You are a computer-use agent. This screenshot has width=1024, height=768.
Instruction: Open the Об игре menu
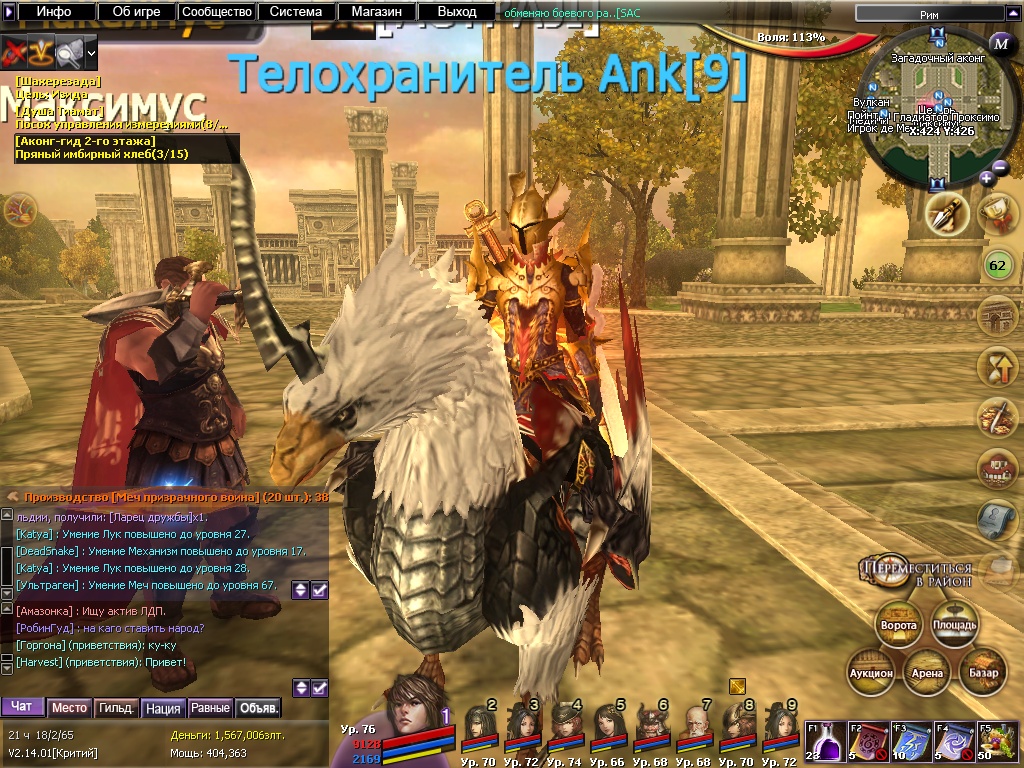(x=135, y=12)
